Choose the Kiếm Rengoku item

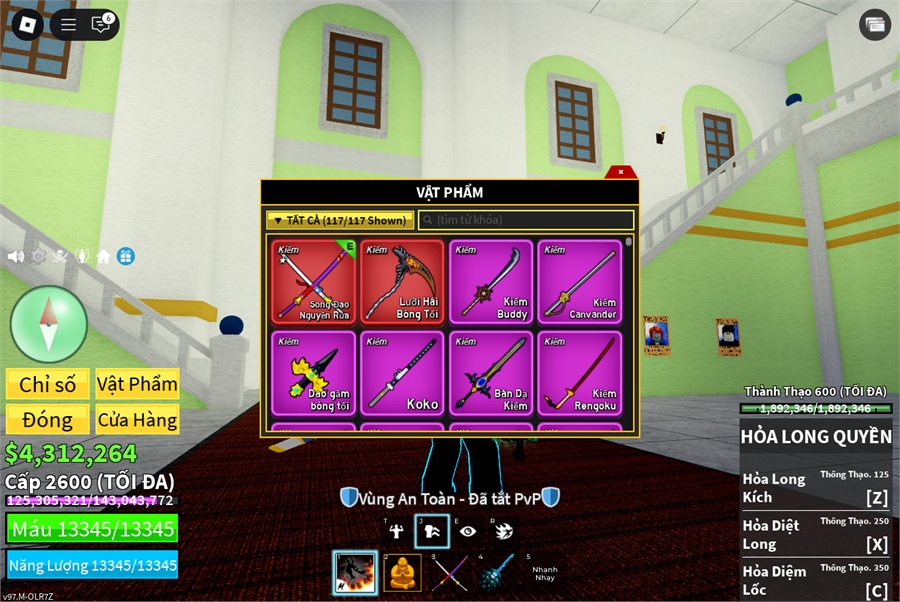click(579, 373)
